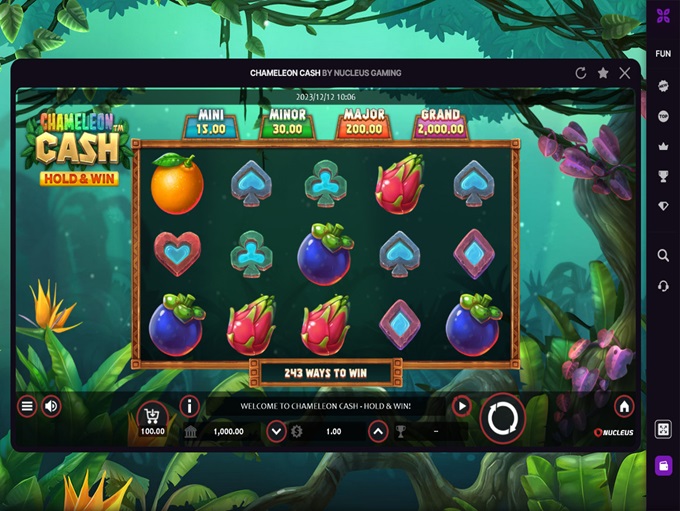Screen dimensions: 680x511
Task: Add the game to favorites with the star
Action: click(x=603, y=73)
